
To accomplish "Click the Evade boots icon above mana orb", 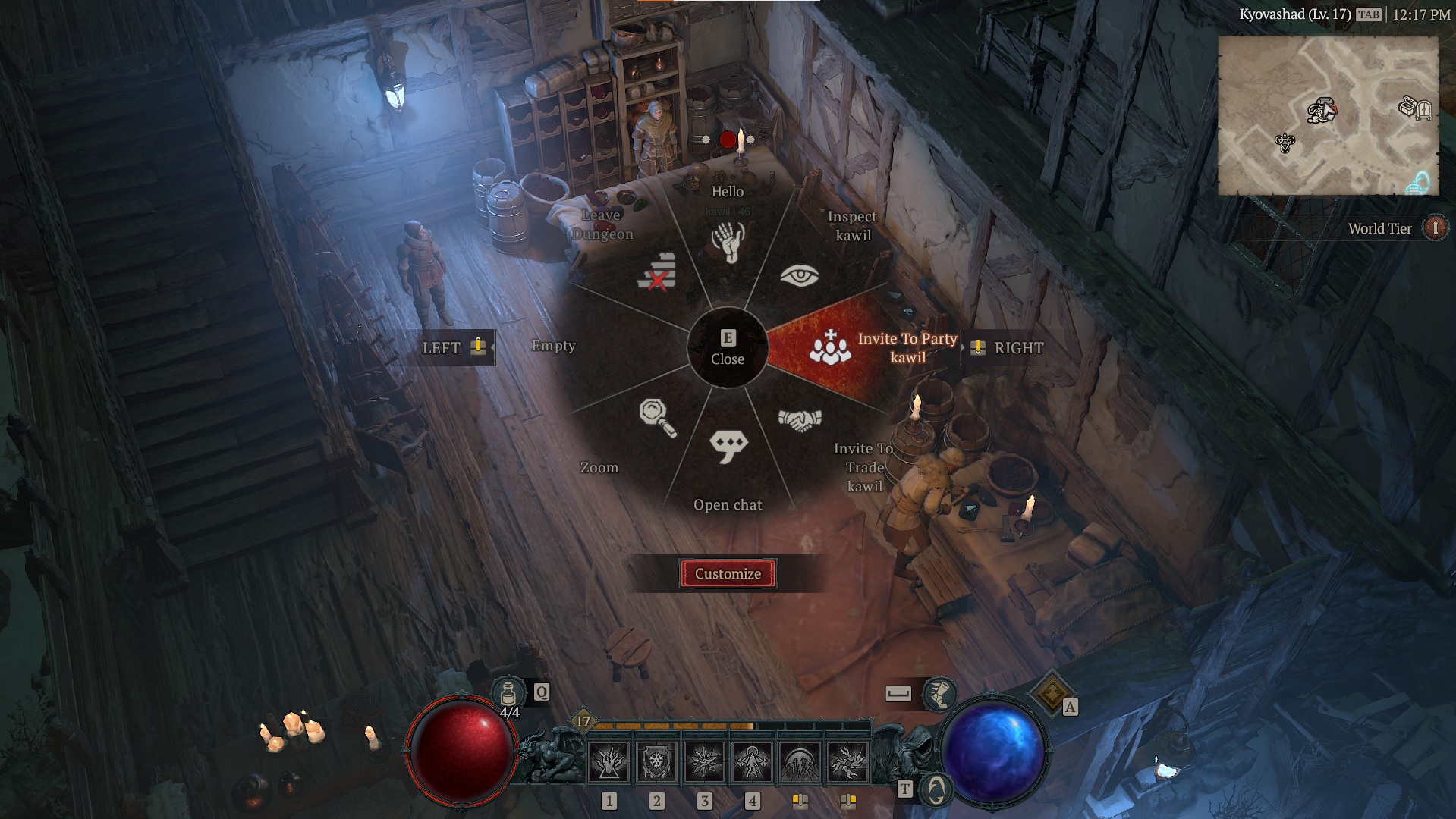I will click(x=939, y=692).
